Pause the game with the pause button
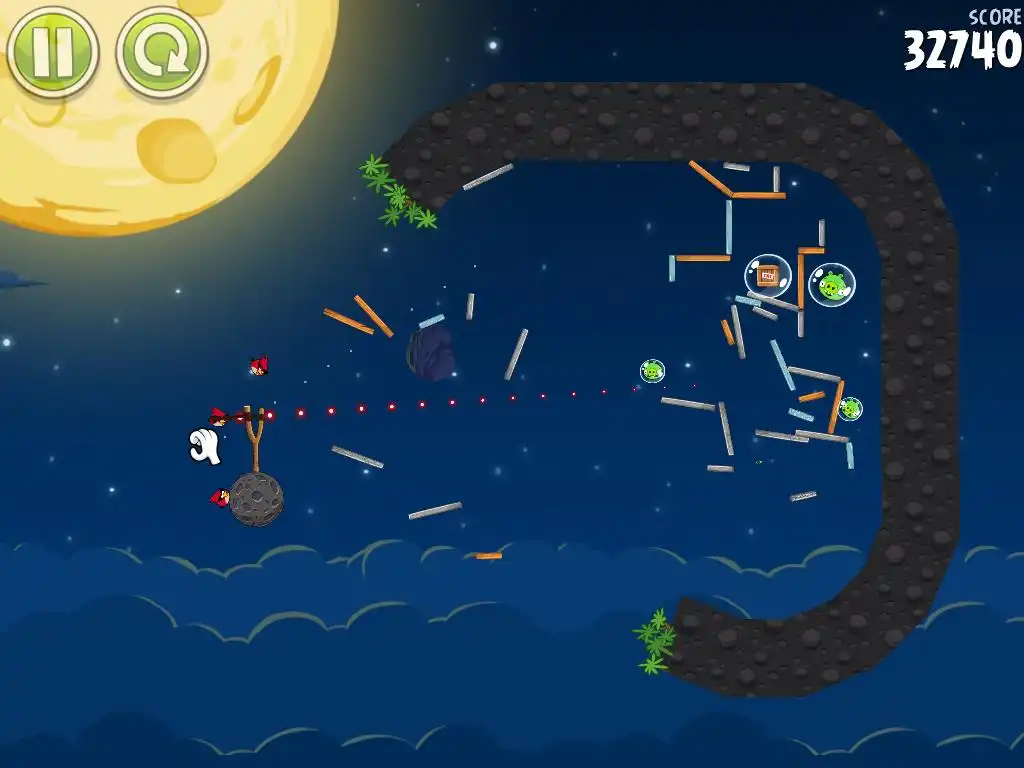Screen dimensions: 1024x768 [52, 51]
